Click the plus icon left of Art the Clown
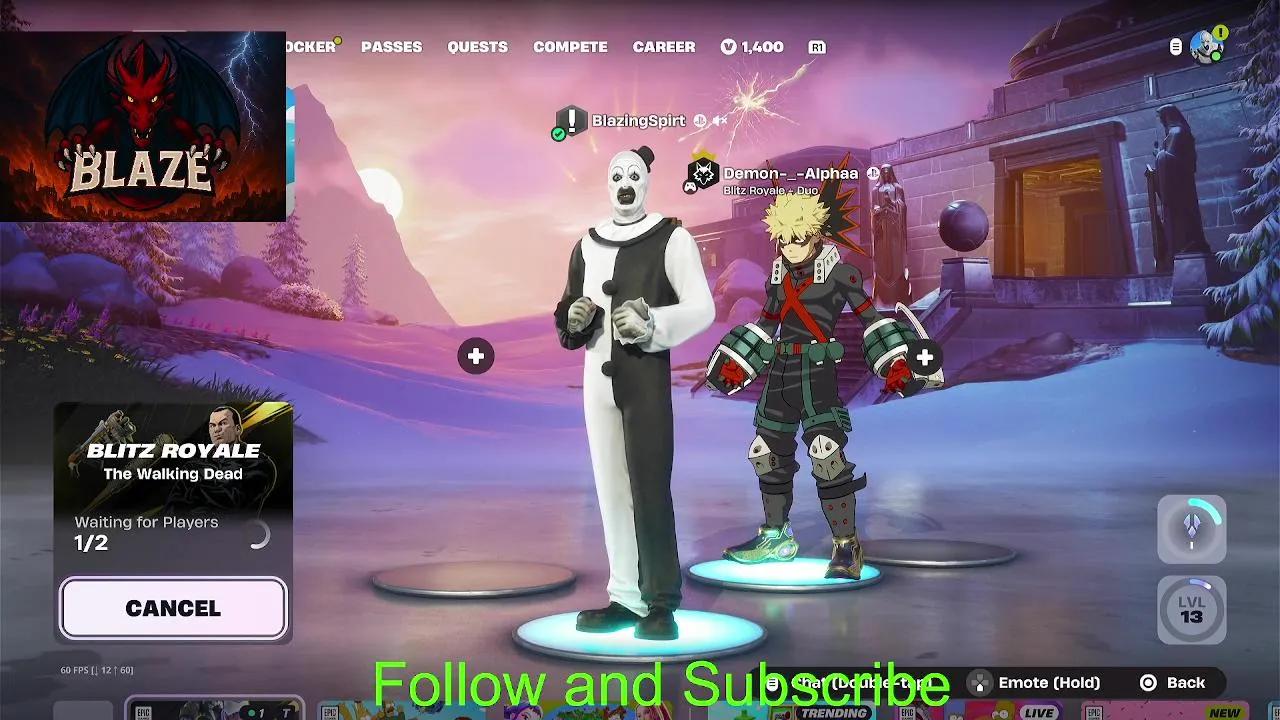Screen dimensions: 1280x720 pos(475,354)
